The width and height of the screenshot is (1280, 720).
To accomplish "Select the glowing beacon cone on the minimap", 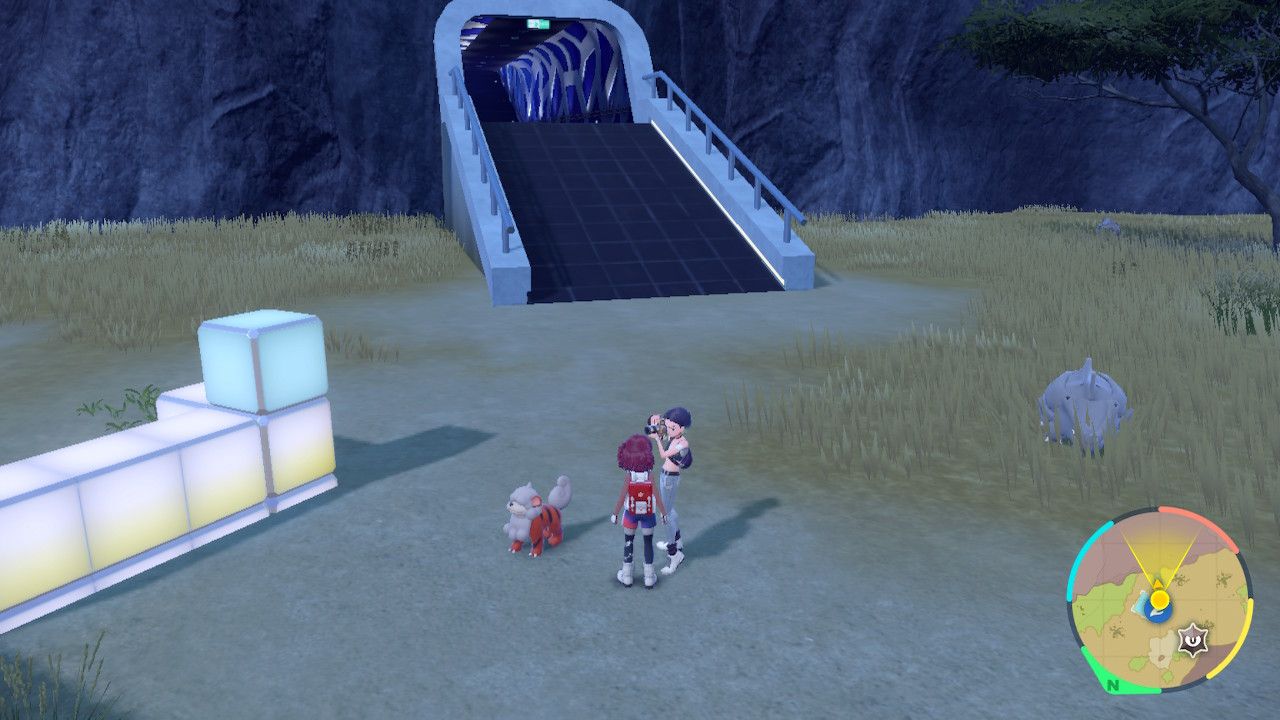I will (1160, 555).
